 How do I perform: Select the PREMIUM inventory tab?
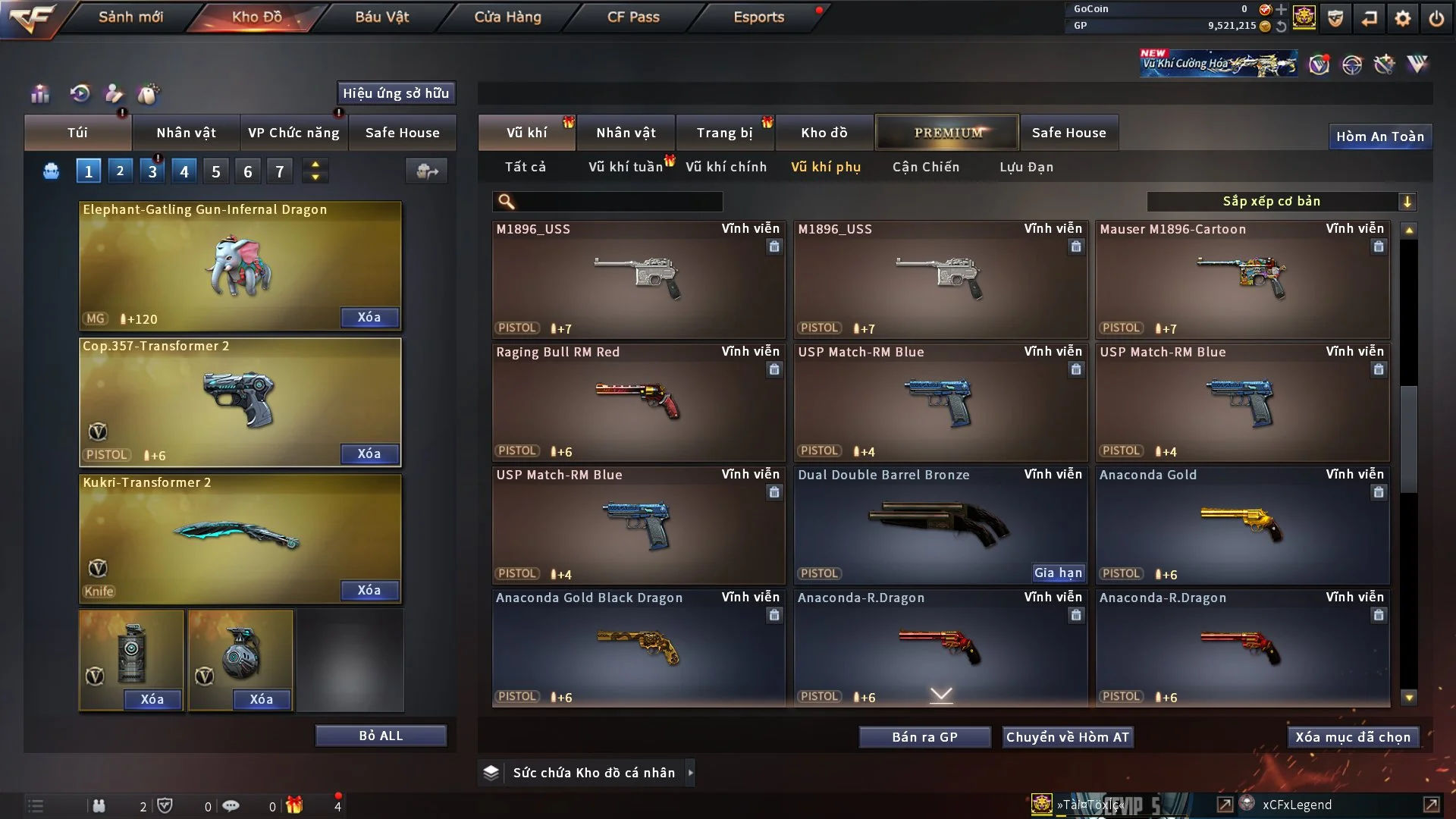(x=947, y=133)
